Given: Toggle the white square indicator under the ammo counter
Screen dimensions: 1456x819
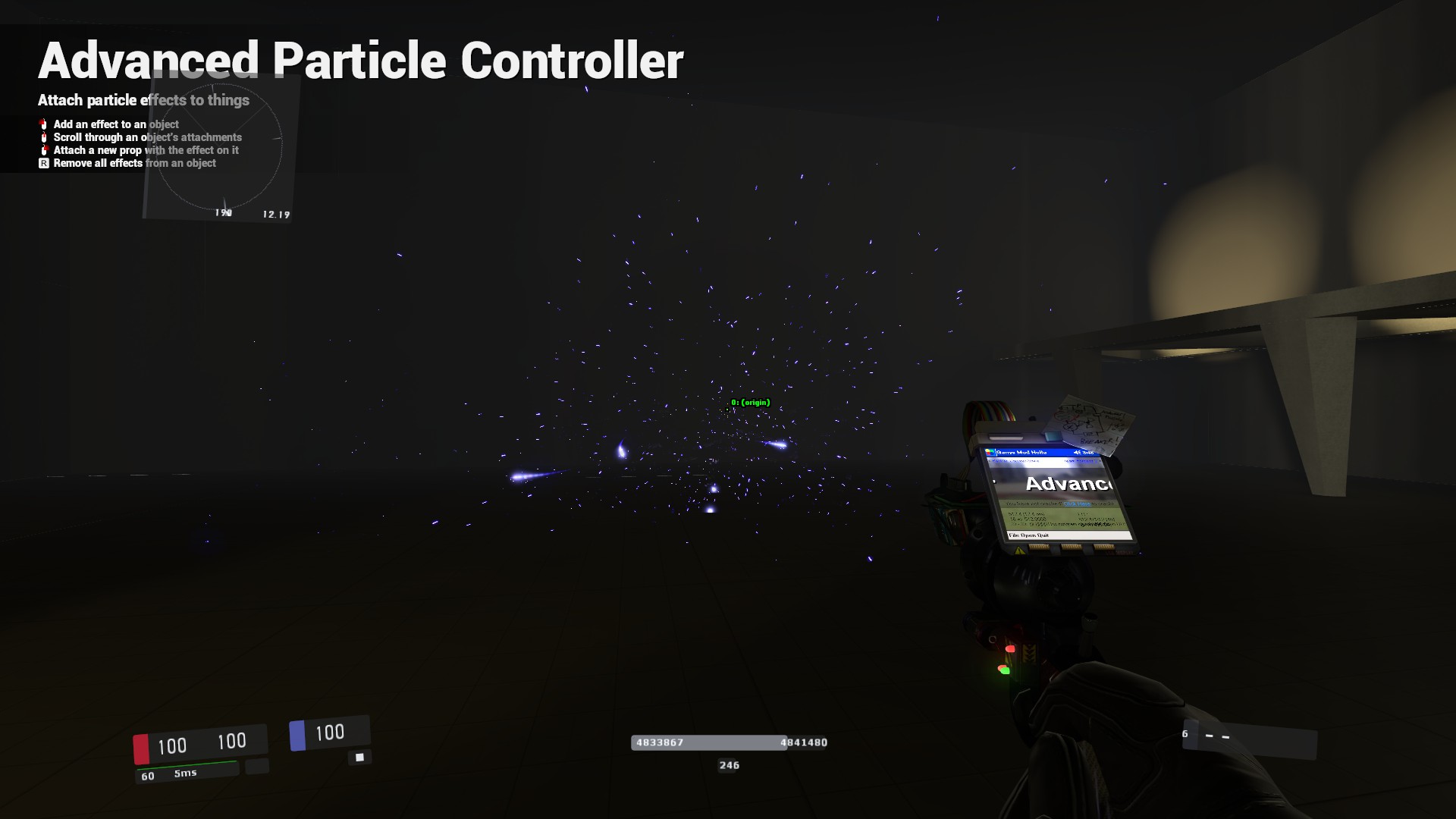Looking at the screenshot, I should coord(359,756).
